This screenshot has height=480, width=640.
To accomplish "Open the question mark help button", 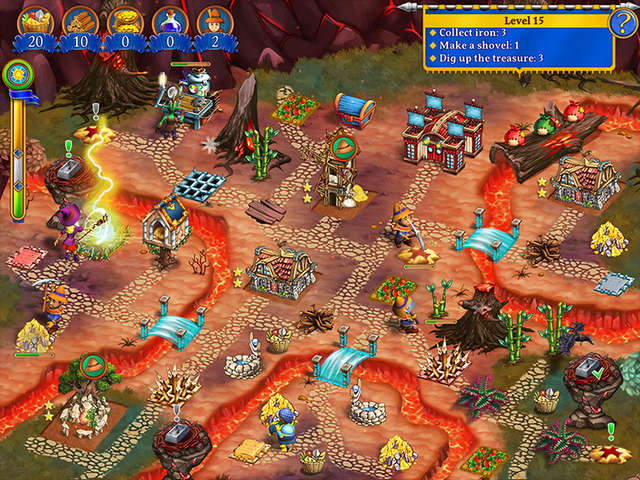I will coord(622,22).
